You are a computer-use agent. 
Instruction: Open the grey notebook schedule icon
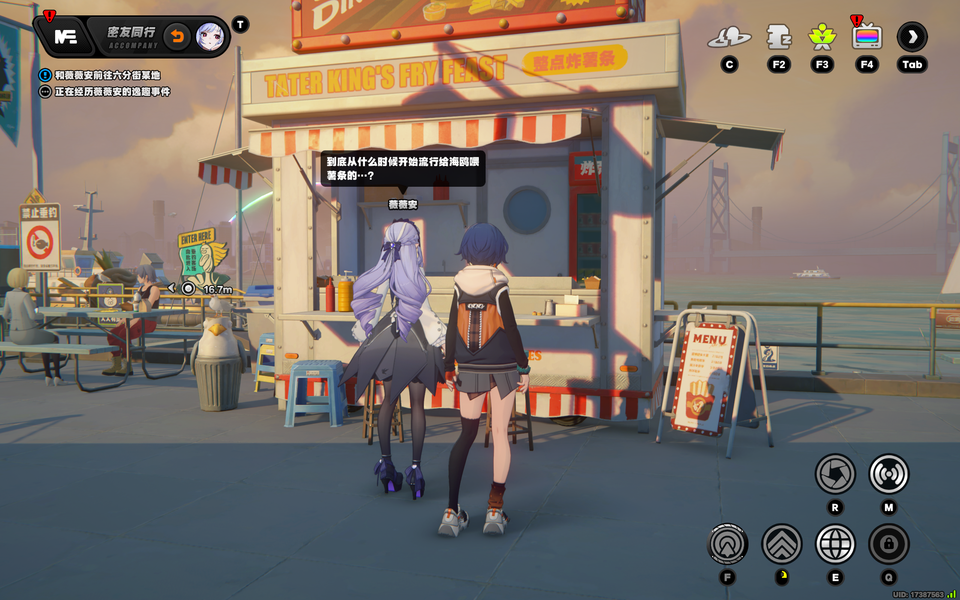tap(778, 38)
